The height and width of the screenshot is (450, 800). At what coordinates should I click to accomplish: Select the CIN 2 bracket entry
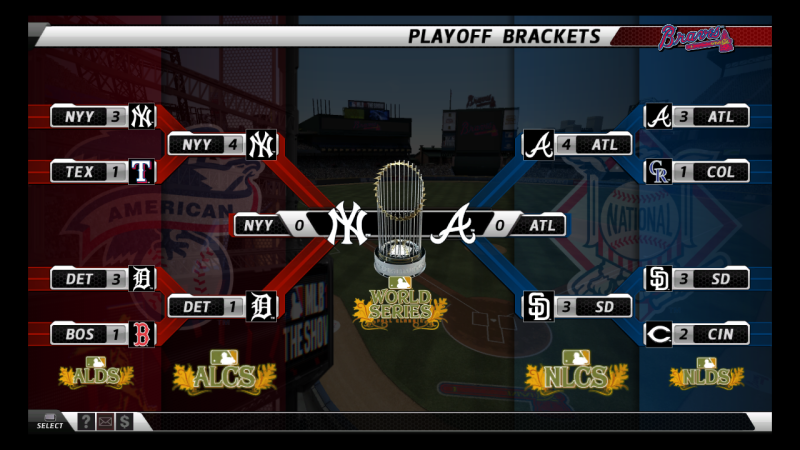(x=697, y=334)
